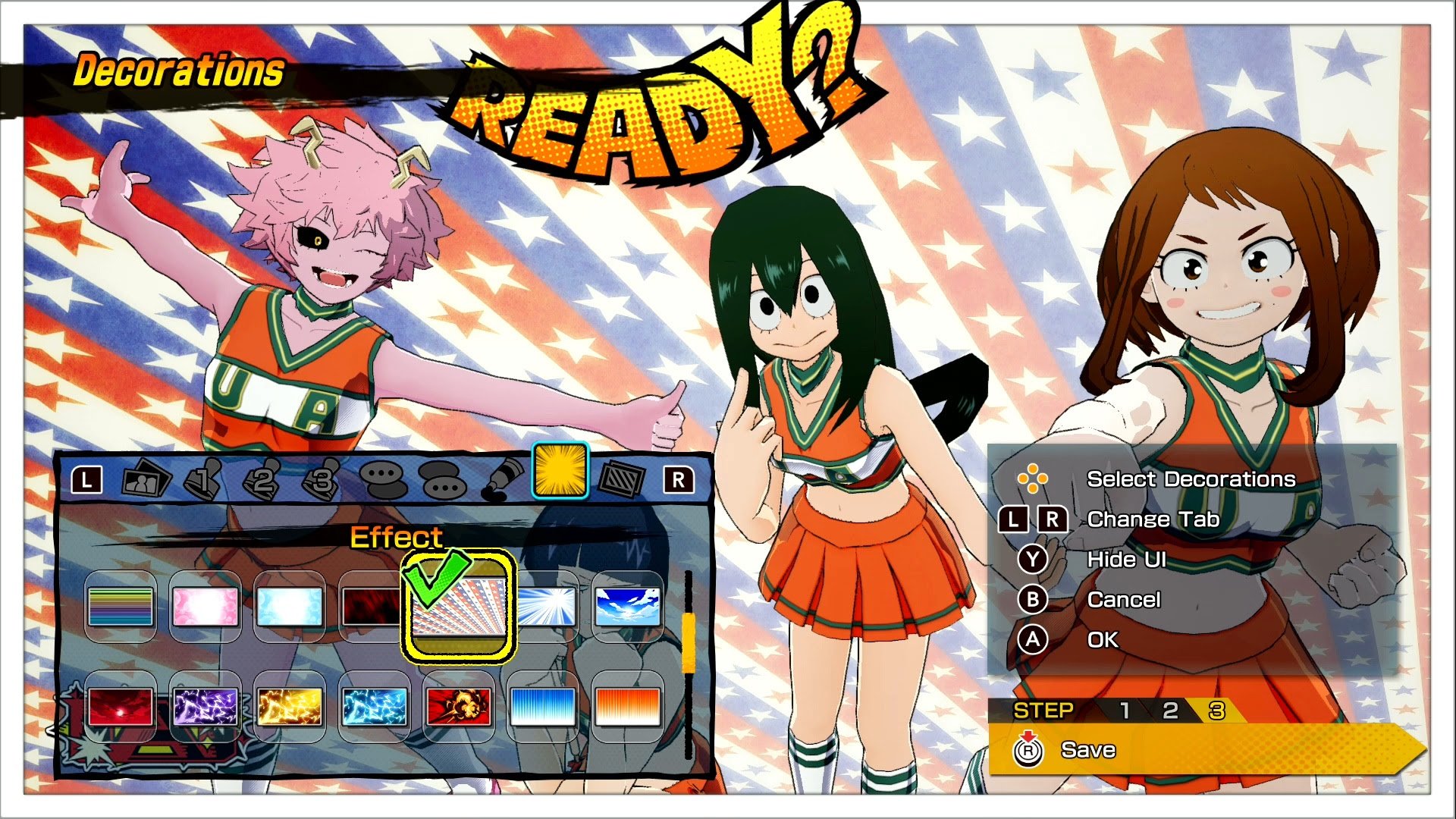The image size is (1456, 819).
Task: Open the photo frame decorations tab
Action: (x=145, y=479)
